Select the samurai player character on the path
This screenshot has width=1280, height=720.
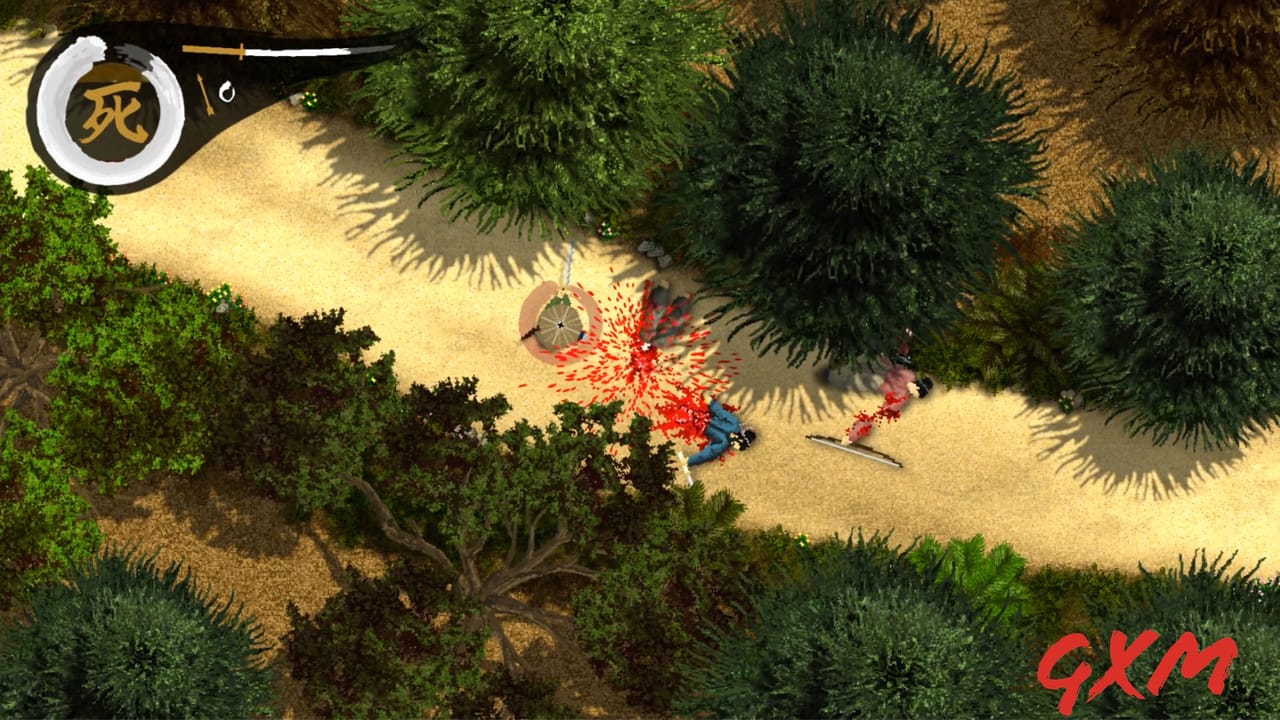[x=560, y=325]
